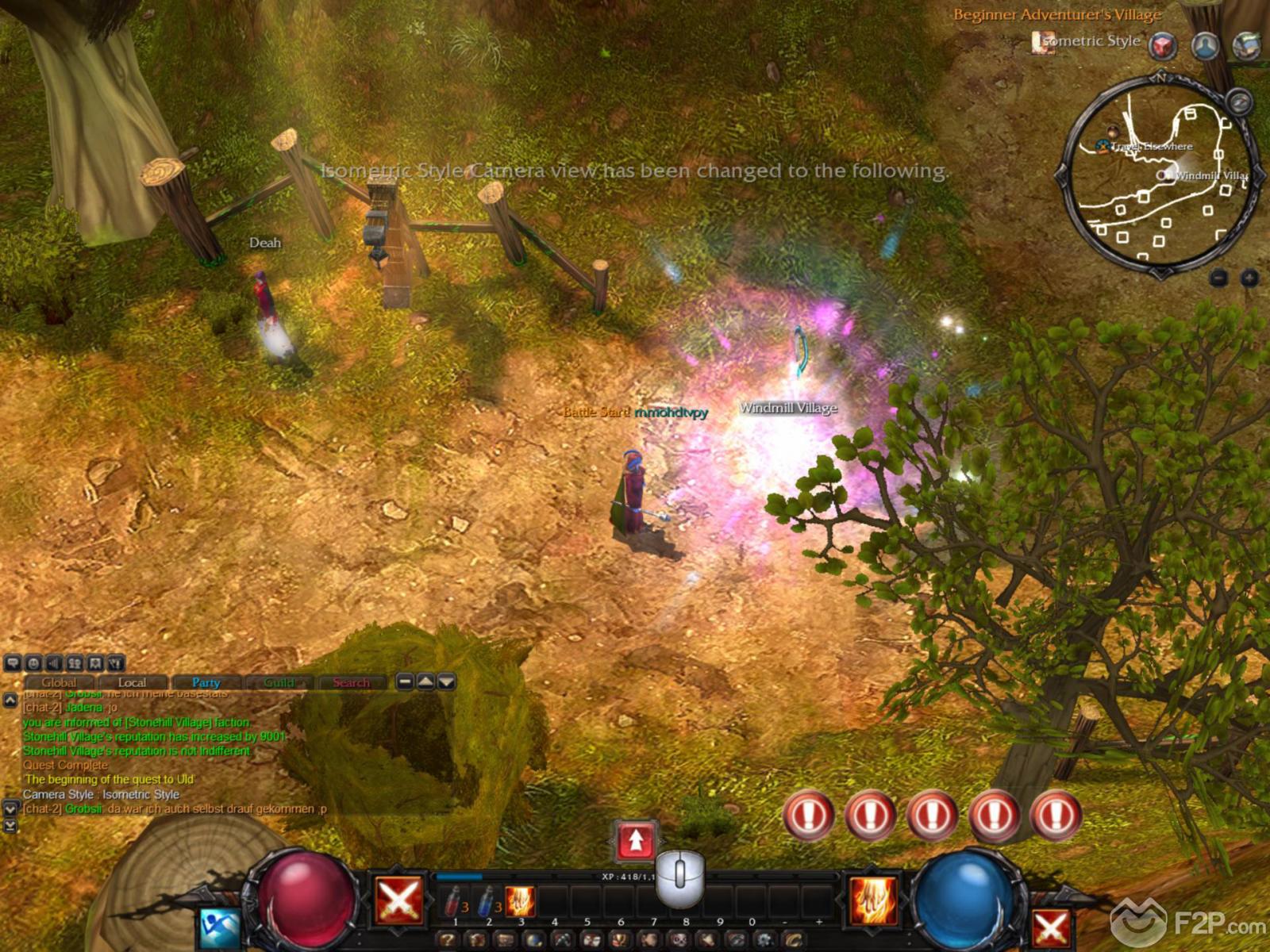Click the smiley emoticon chat button
1270x952 pixels.
pyautogui.click(x=33, y=663)
